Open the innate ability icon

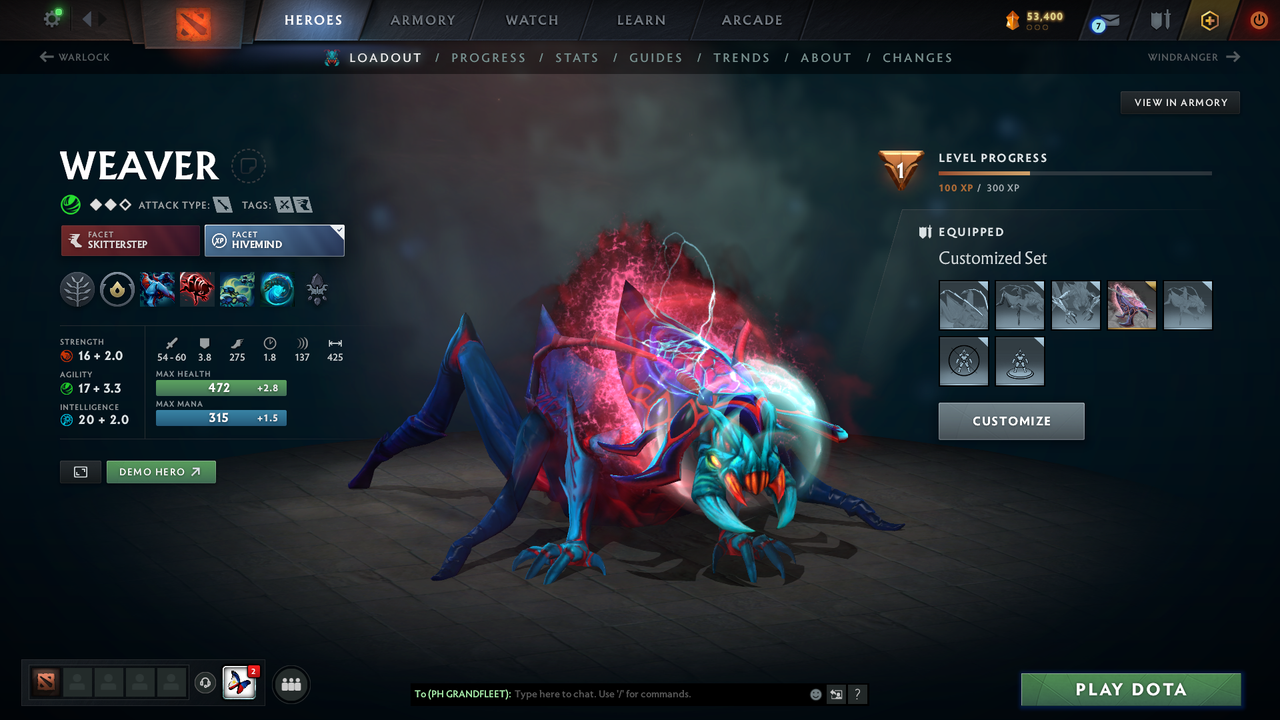click(x=117, y=290)
